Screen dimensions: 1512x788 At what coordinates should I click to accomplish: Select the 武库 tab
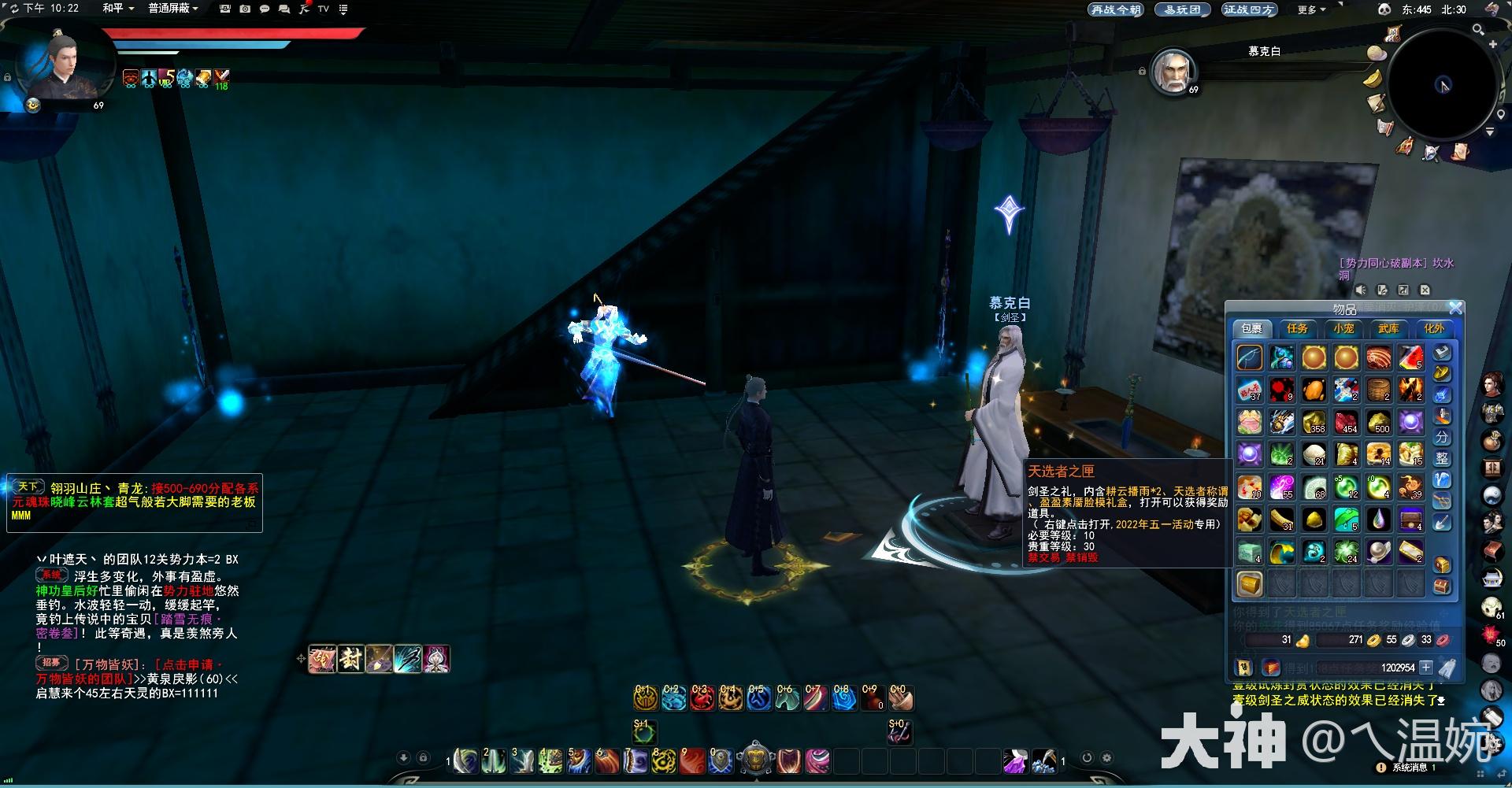pos(1388,329)
